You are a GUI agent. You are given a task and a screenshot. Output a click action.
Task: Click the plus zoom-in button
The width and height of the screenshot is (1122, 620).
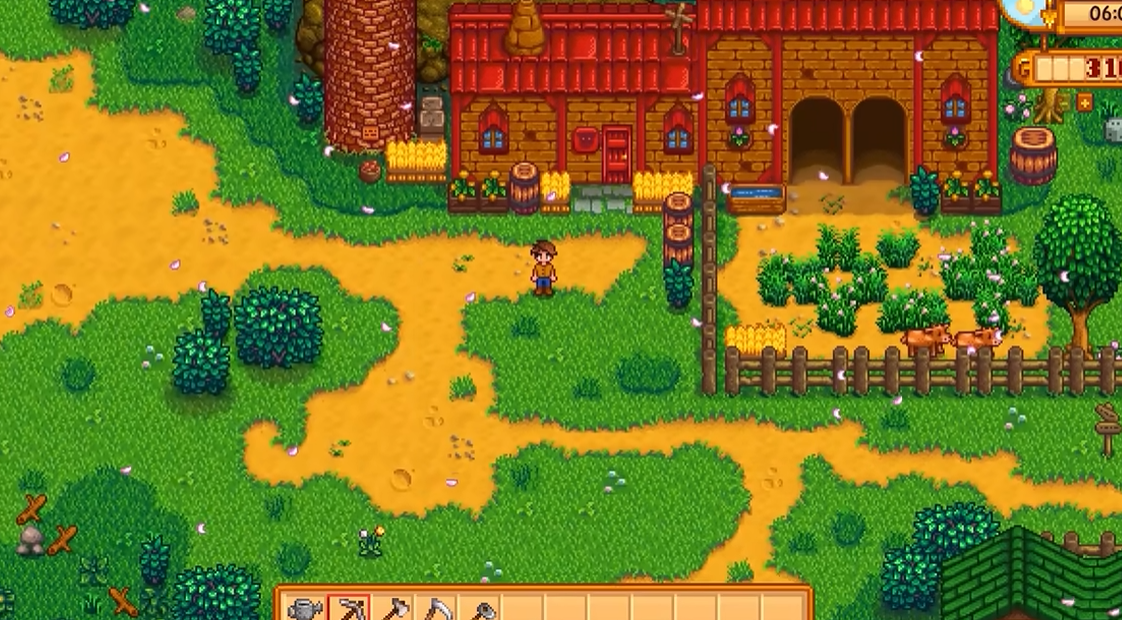(1084, 102)
